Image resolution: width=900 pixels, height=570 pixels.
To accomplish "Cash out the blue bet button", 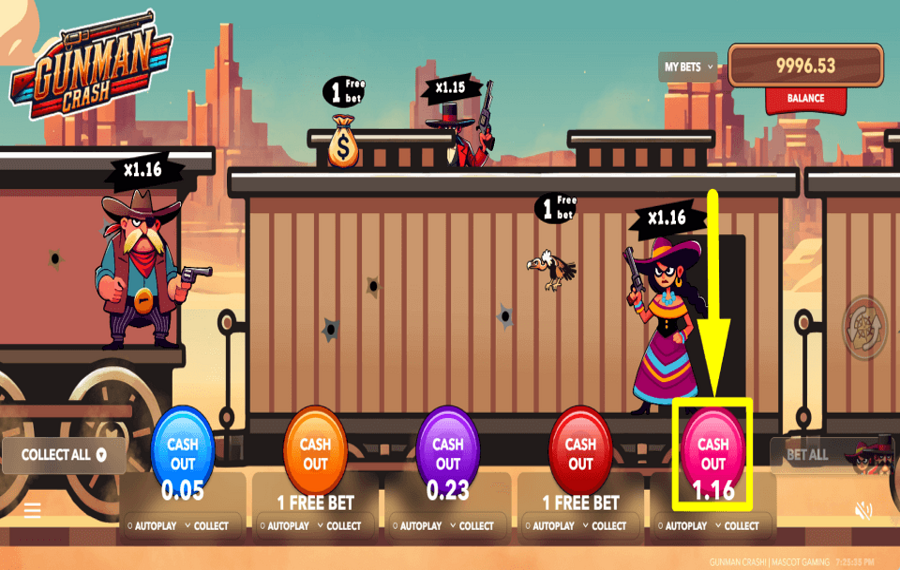I will pos(182,454).
